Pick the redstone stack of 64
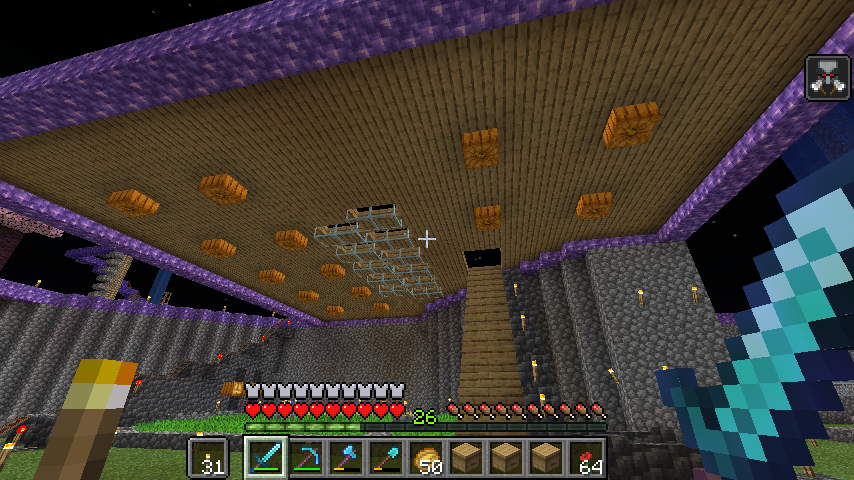The image size is (854, 480). [x=586, y=457]
